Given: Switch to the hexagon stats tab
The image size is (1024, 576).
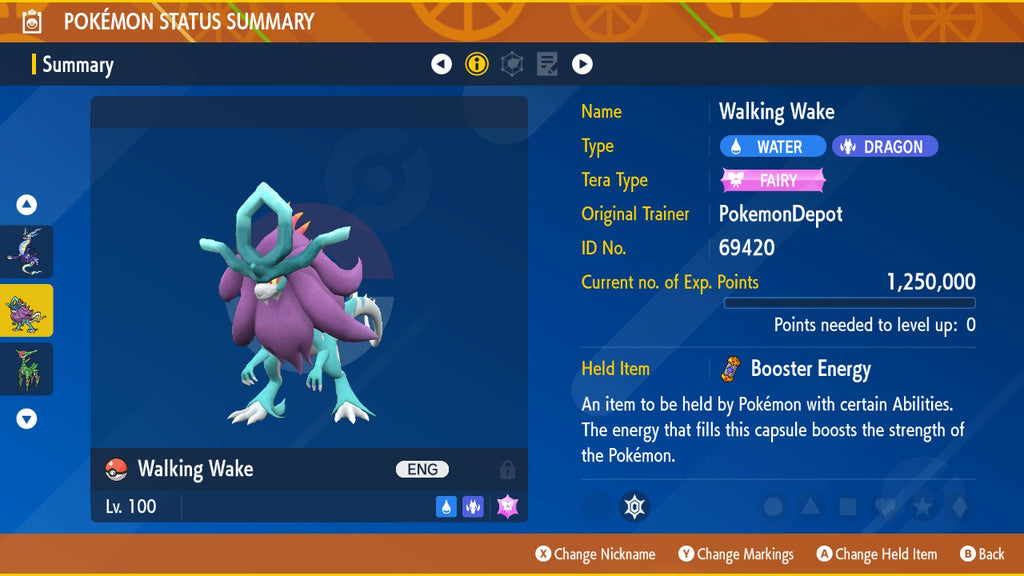Looking at the screenshot, I should (512, 65).
